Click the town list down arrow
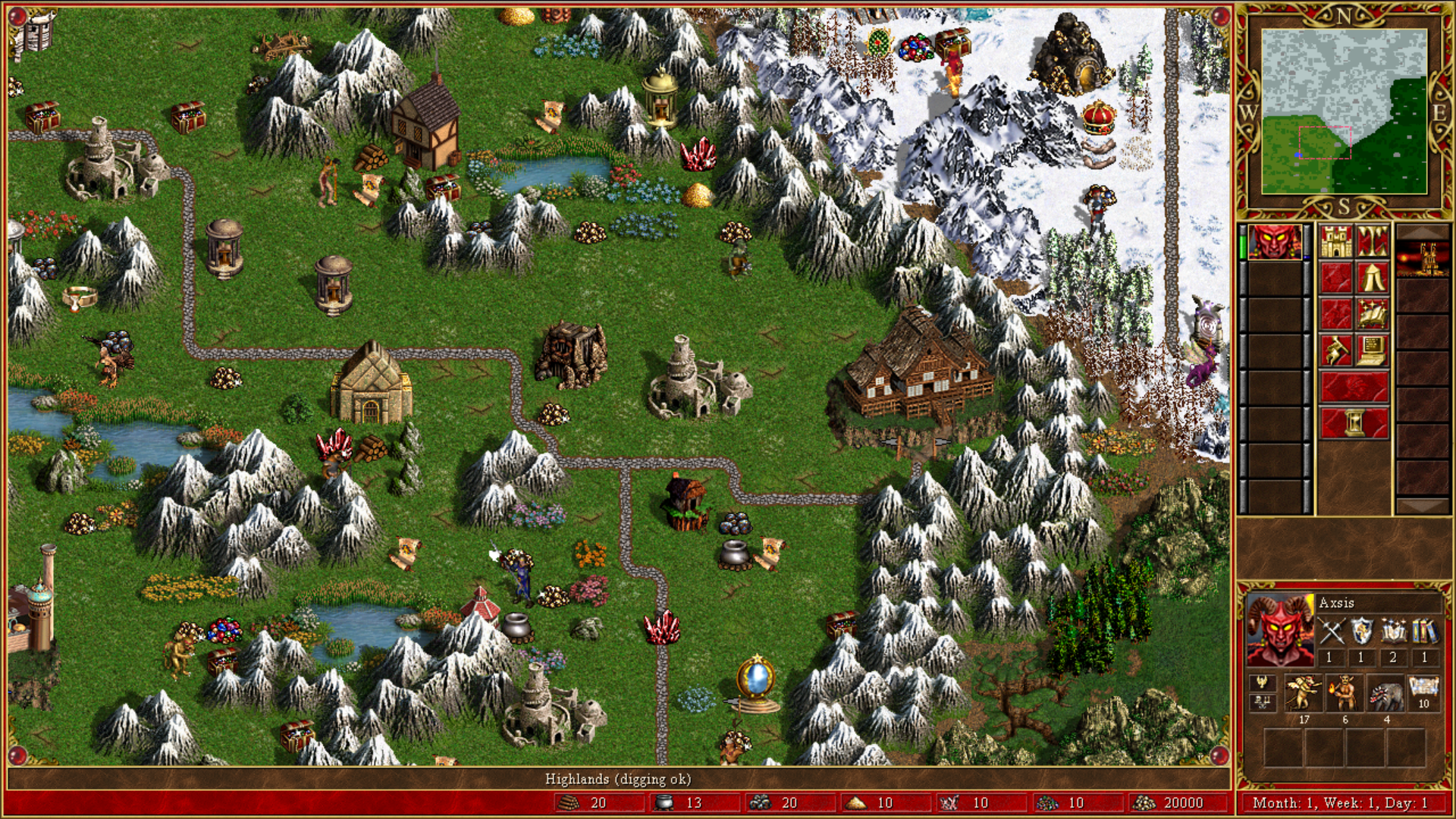 pos(1422,507)
